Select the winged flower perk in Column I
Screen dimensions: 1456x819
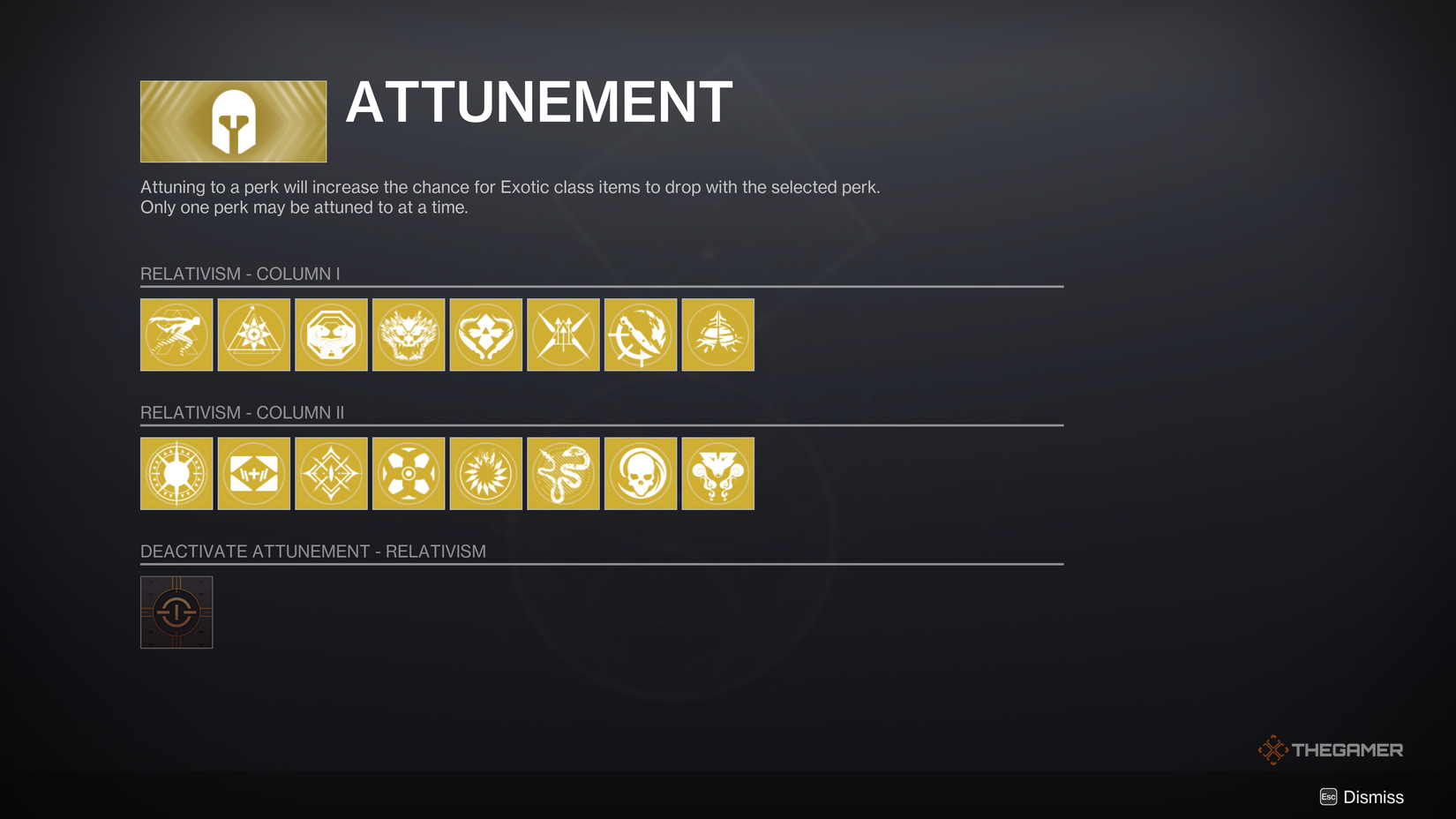tap(485, 334)
